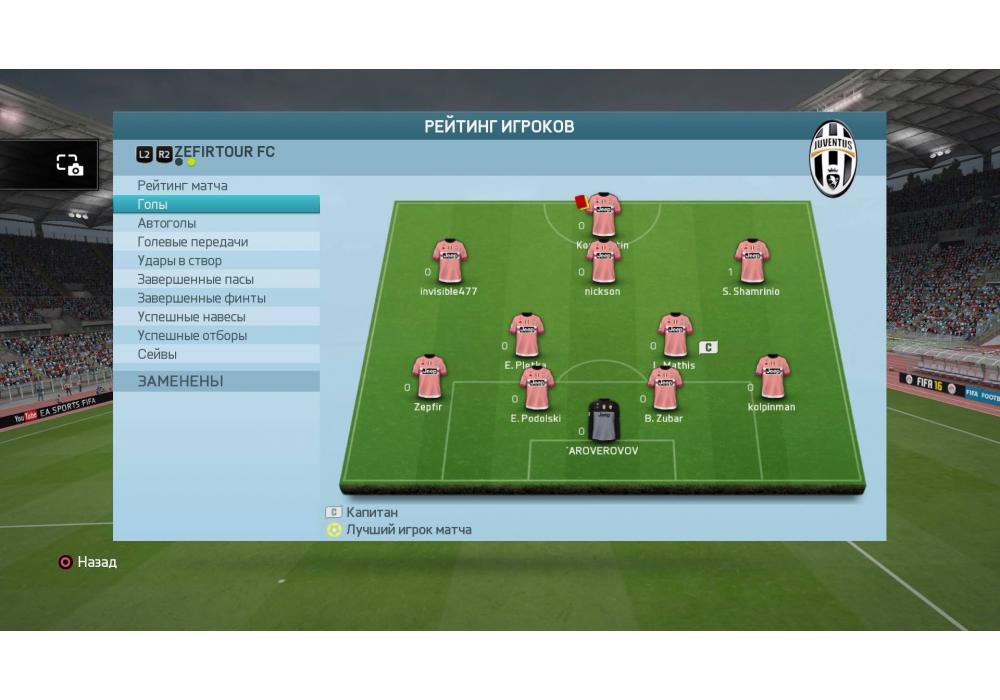Screen dimensions: 1000x700
Task: Choose player kolpinman's shirt
Action: 771,377
